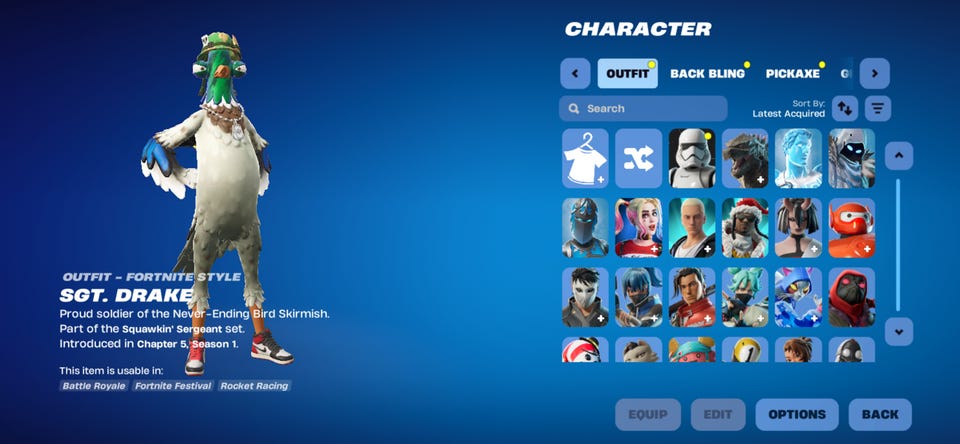Click the scroll down arrow button
The image size is (960, 444).
(898, 331)
